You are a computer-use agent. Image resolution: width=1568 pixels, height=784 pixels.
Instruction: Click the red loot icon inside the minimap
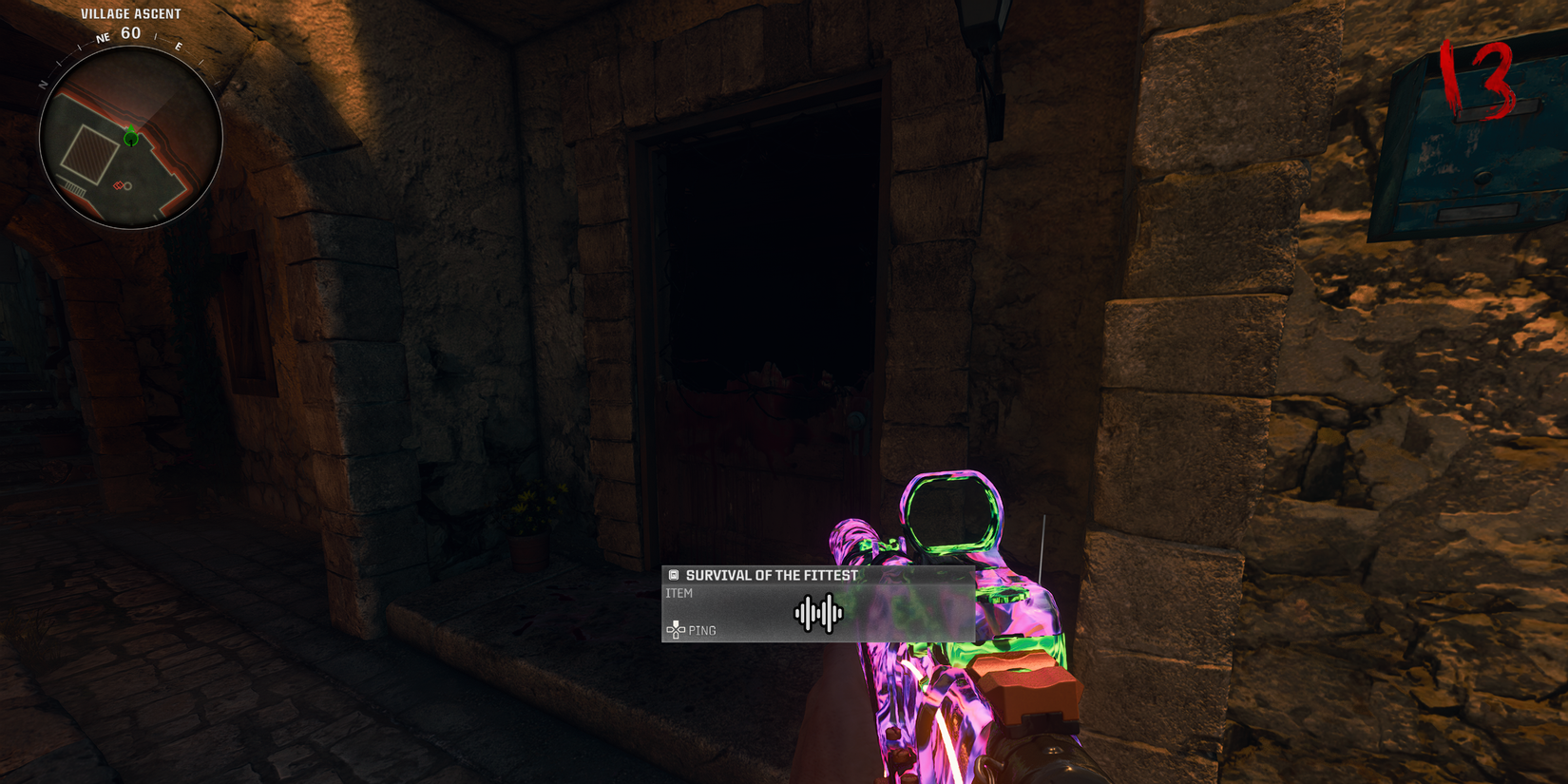(x=119, y=185)
